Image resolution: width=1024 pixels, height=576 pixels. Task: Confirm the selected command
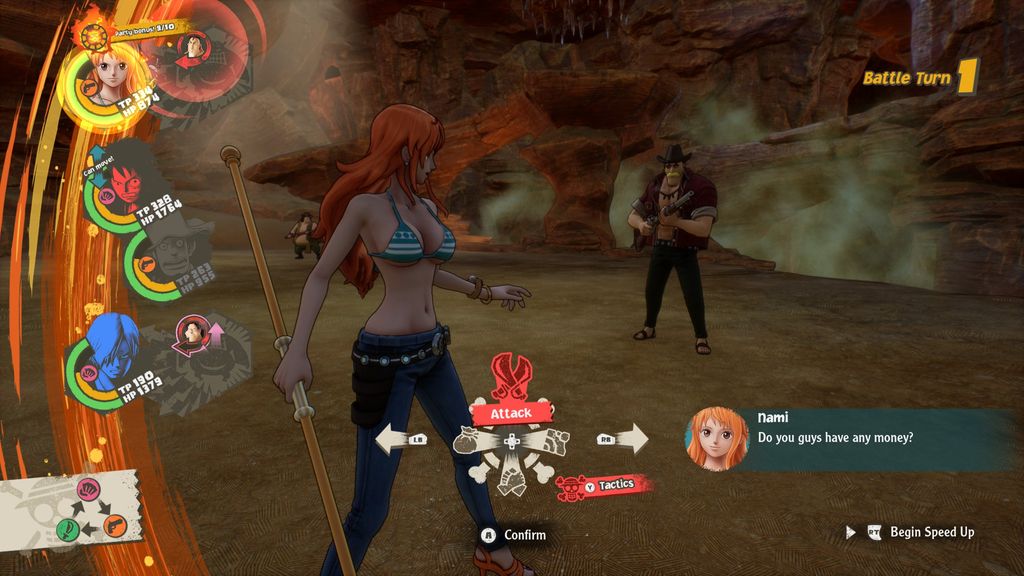click(x=514, y=535)
